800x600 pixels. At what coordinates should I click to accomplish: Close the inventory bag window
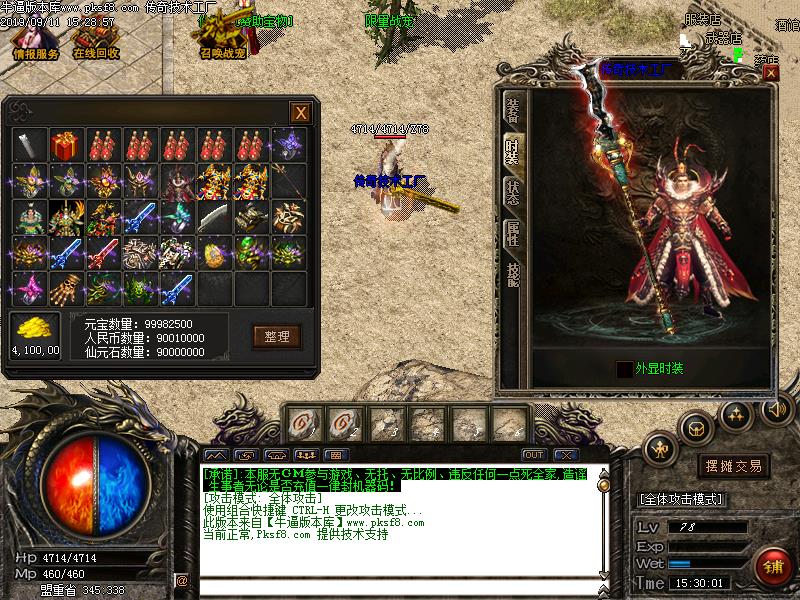(299, 112)
